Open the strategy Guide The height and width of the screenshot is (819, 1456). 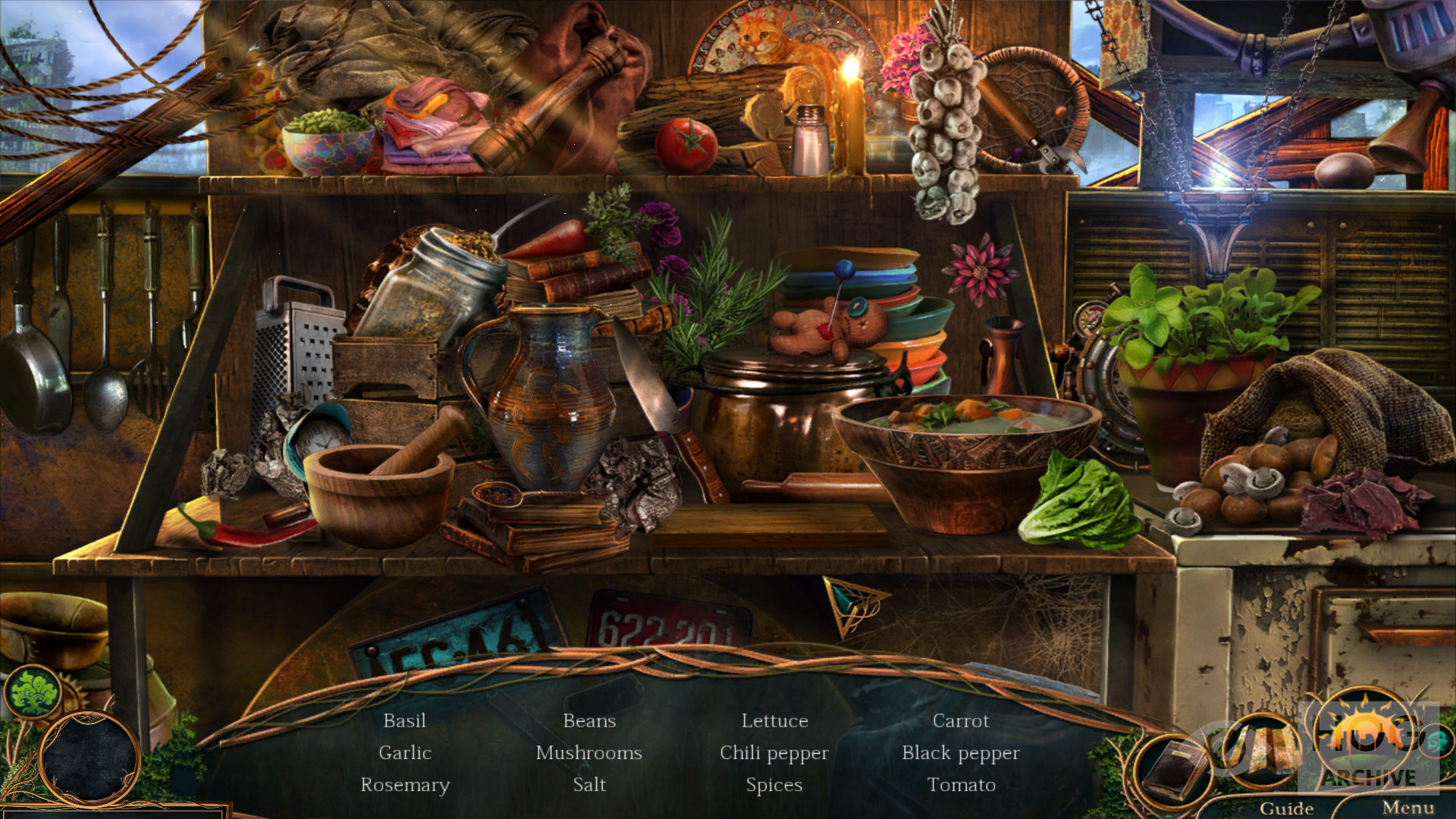pos(1286,808)
